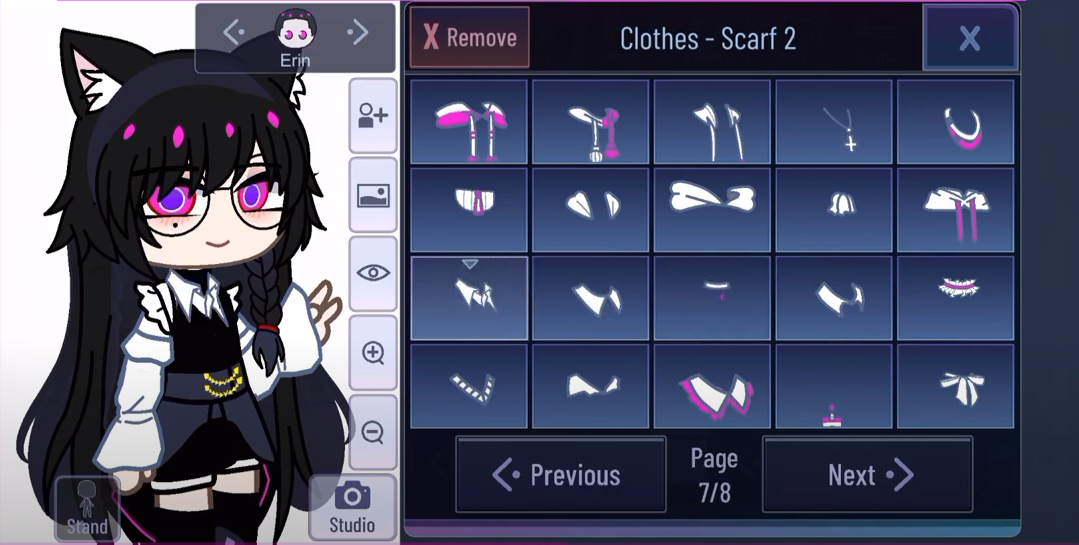Screen dimensions: 1079x545
Task: Choose the pink and white frilly choker
Action: (955, 298)
